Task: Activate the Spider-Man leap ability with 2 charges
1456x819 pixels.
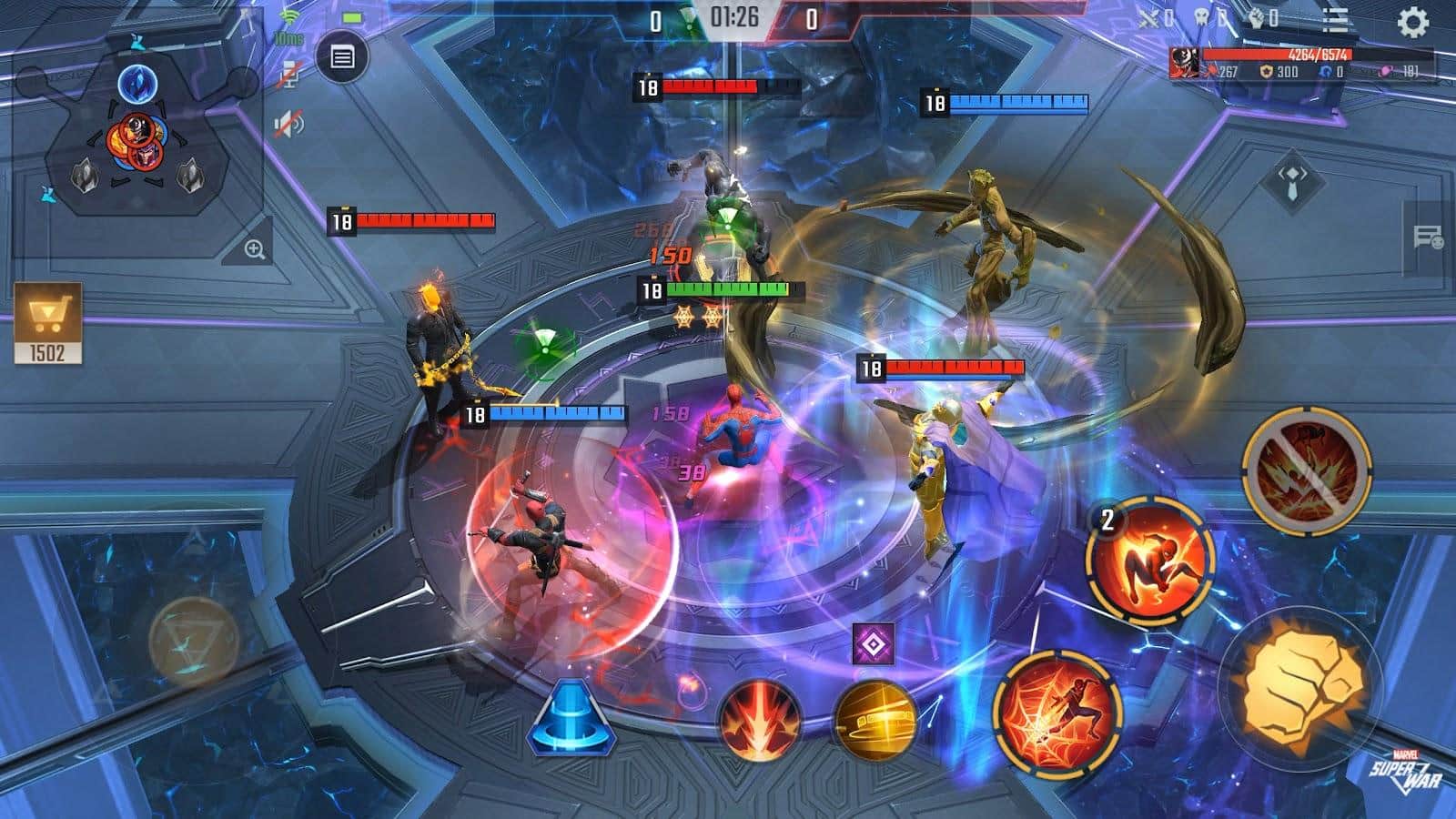Action: [1151, 559]
